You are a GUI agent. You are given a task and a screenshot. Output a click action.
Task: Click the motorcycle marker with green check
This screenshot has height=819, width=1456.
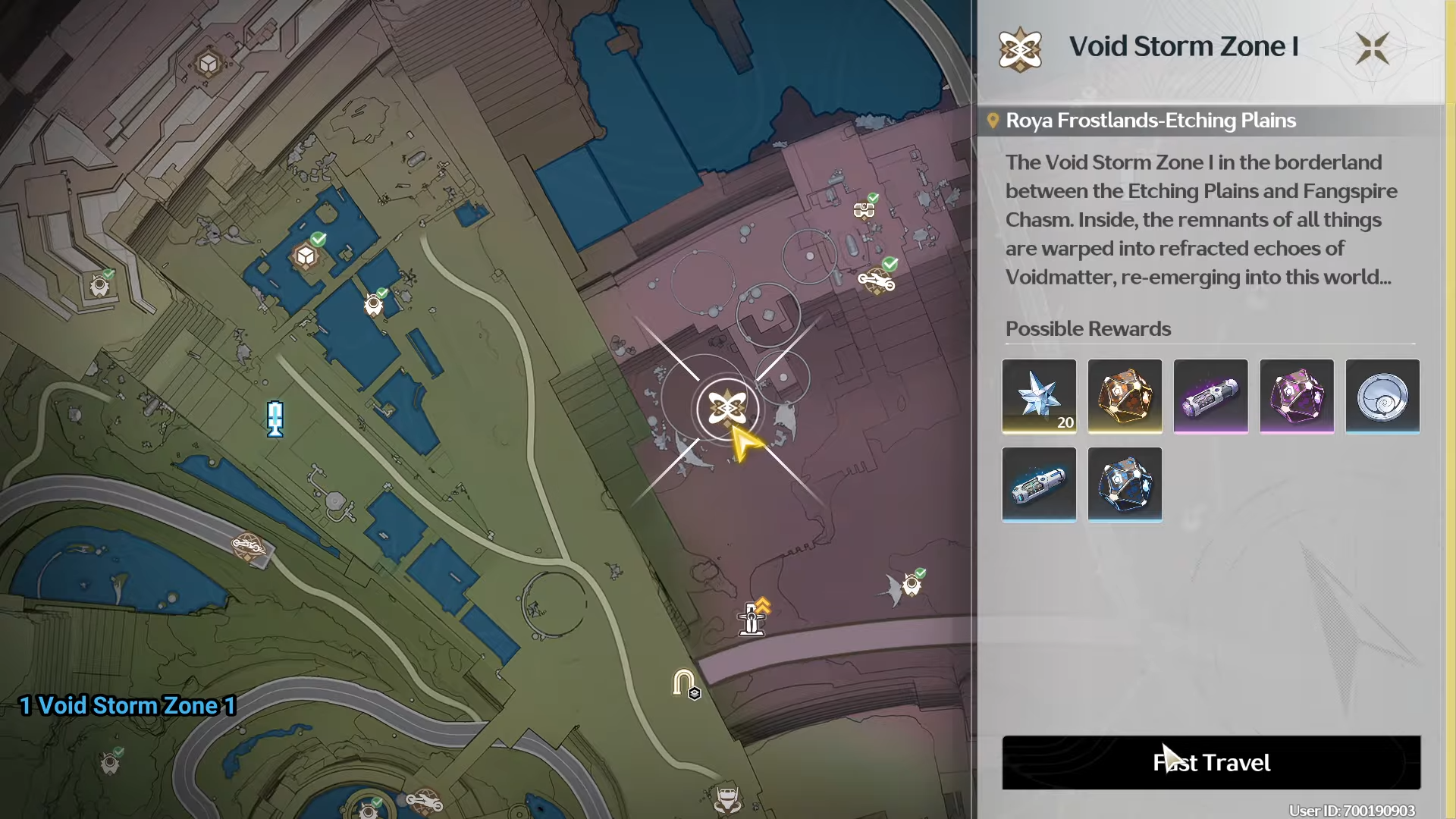point(877,281)
